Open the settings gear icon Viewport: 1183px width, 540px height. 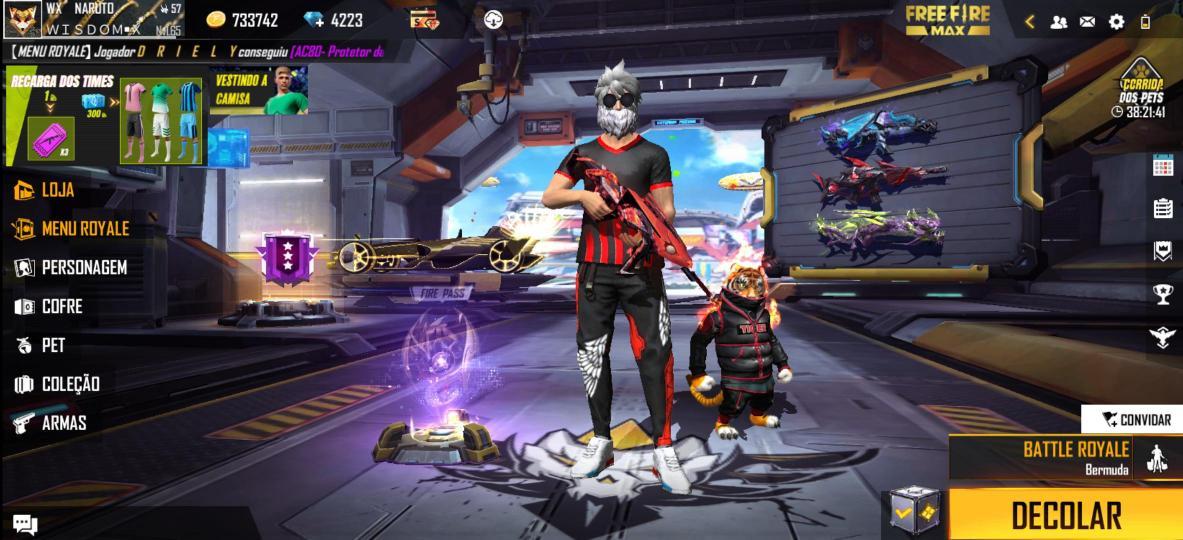coord(1116,21)
